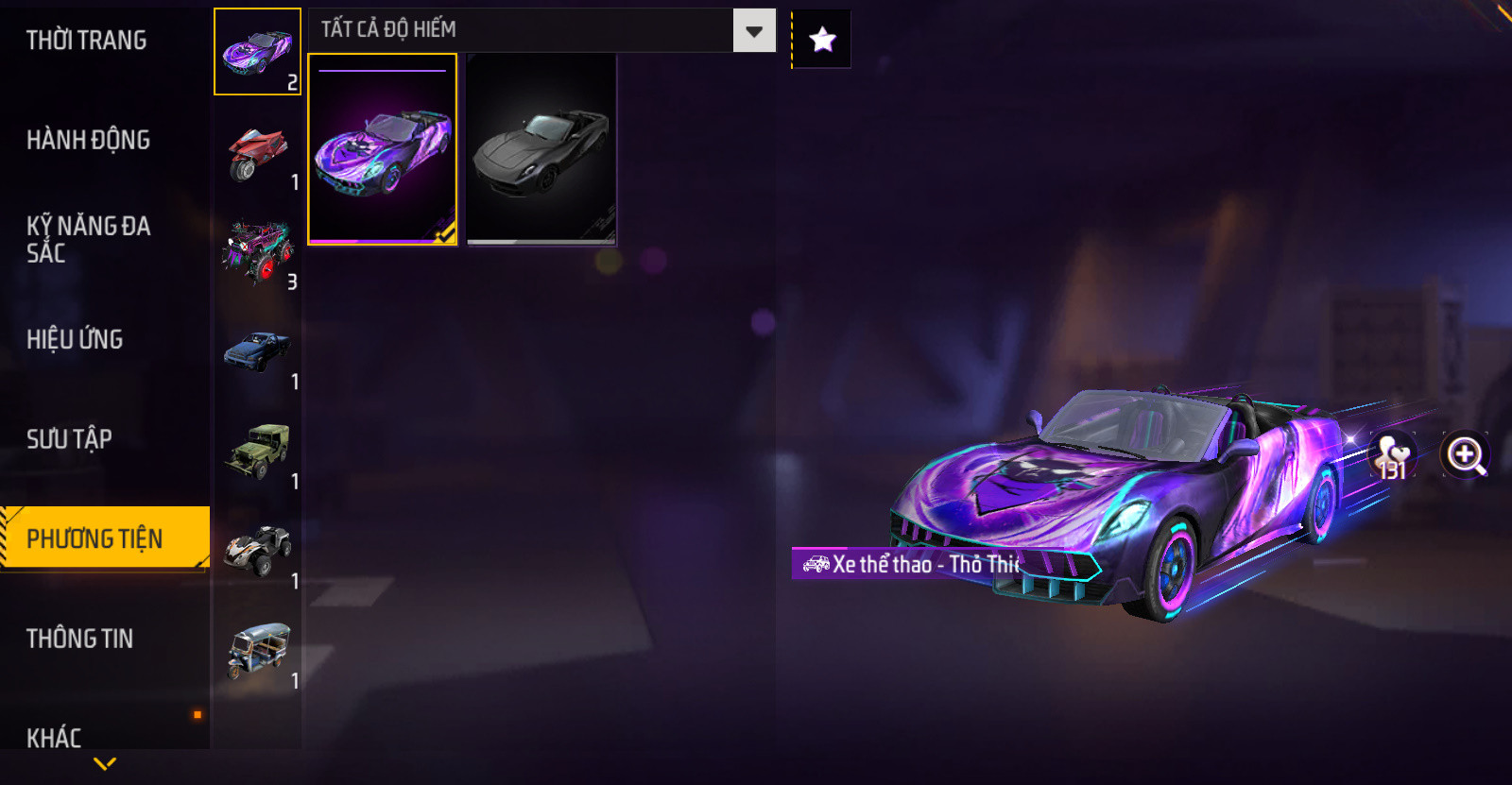
Task: Select the tuk-tuk vehicle type
Action: (257, 650)
